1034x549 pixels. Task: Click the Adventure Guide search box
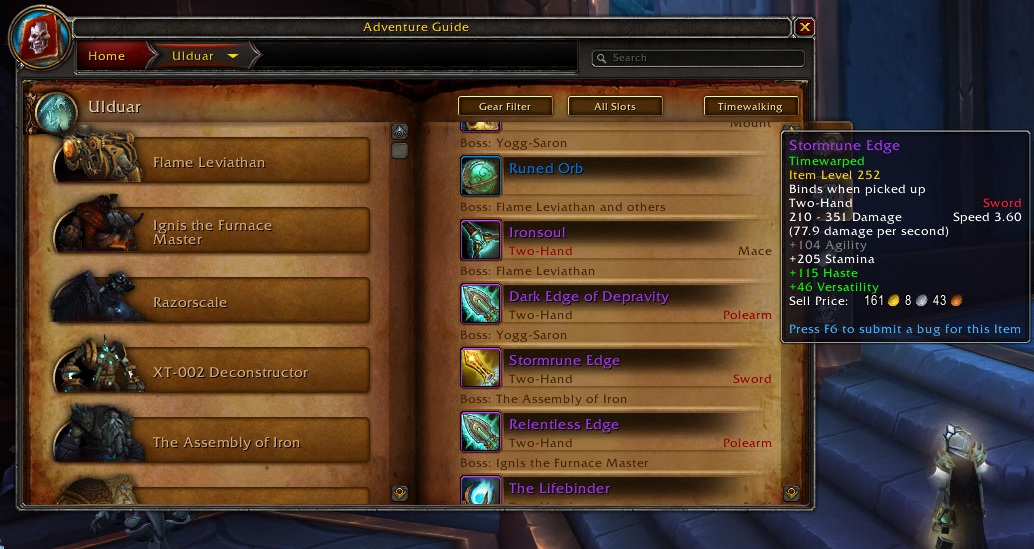pyautogui.click(x=700, y=58)
